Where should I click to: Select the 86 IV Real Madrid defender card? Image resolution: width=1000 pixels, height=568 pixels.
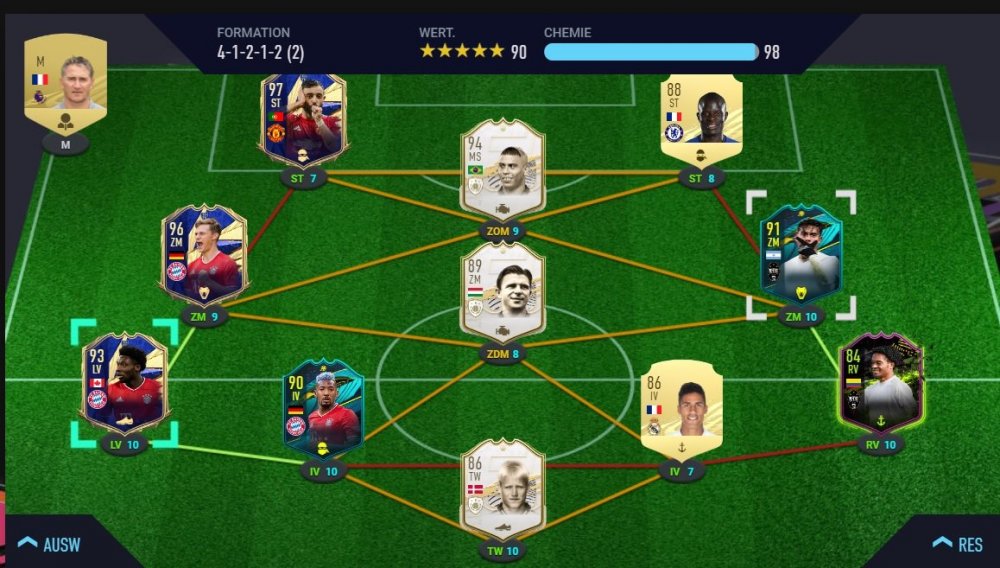681,408
